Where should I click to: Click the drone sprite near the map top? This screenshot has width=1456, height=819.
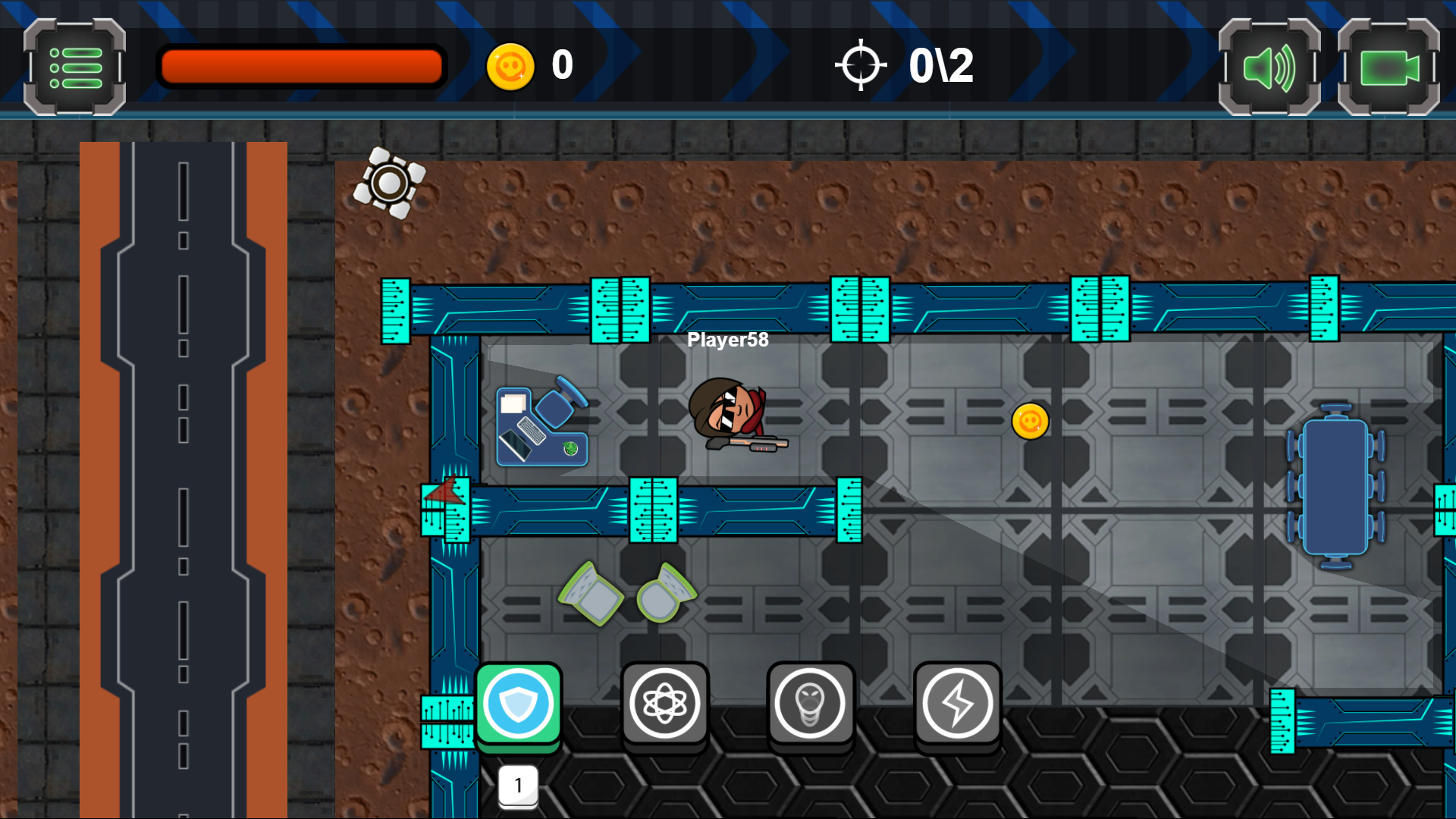click(391, 184)
